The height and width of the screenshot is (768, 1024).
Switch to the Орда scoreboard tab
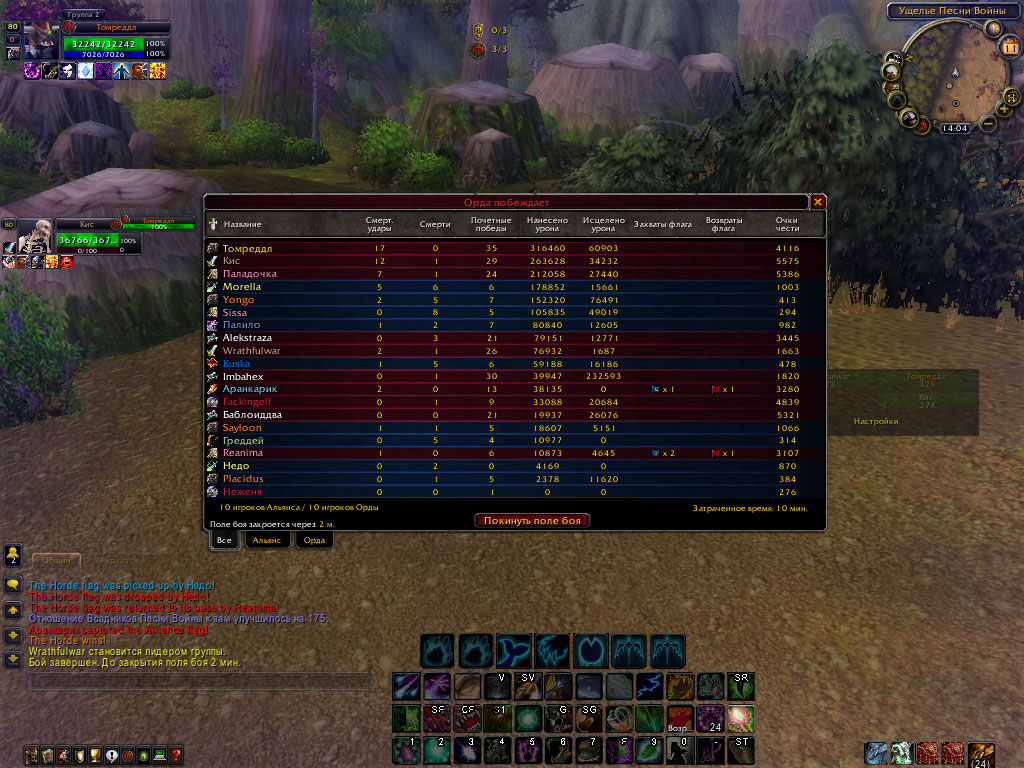(x=314, y=539)
